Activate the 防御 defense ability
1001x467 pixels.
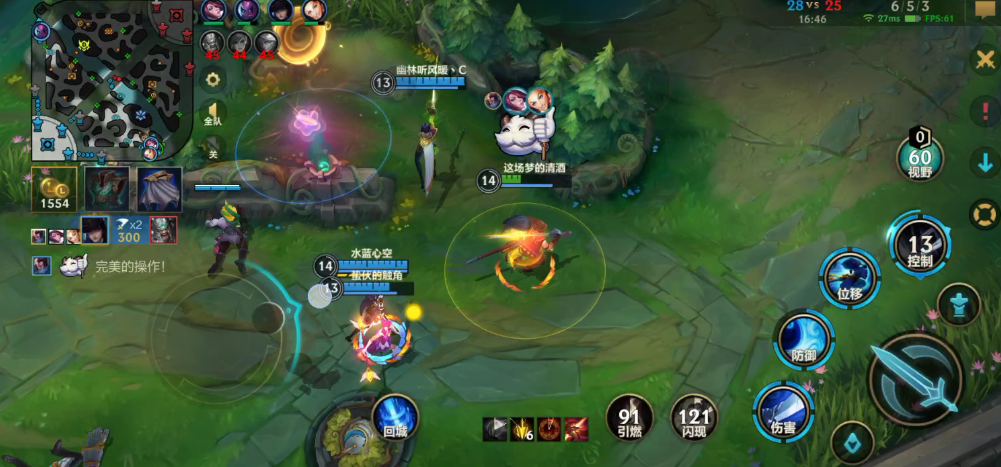[804, 341]
